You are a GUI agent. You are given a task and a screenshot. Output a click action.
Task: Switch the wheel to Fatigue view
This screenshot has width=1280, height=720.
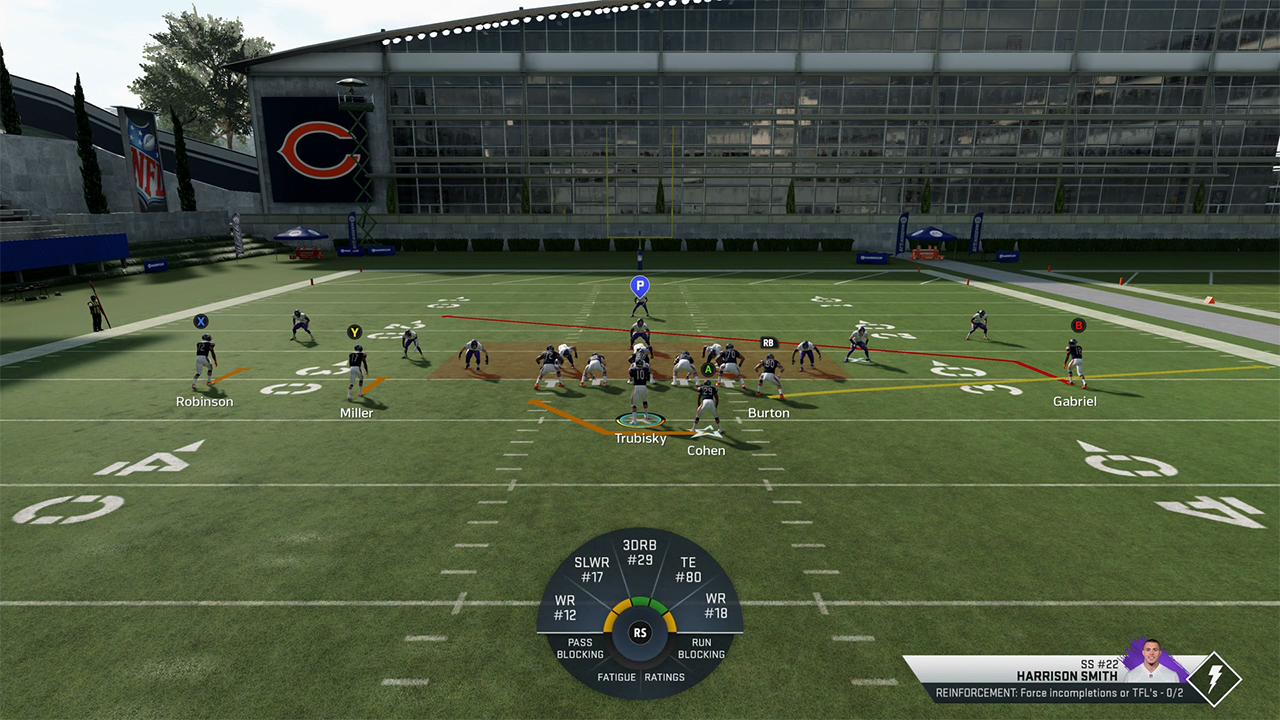[x=617, y=677]
